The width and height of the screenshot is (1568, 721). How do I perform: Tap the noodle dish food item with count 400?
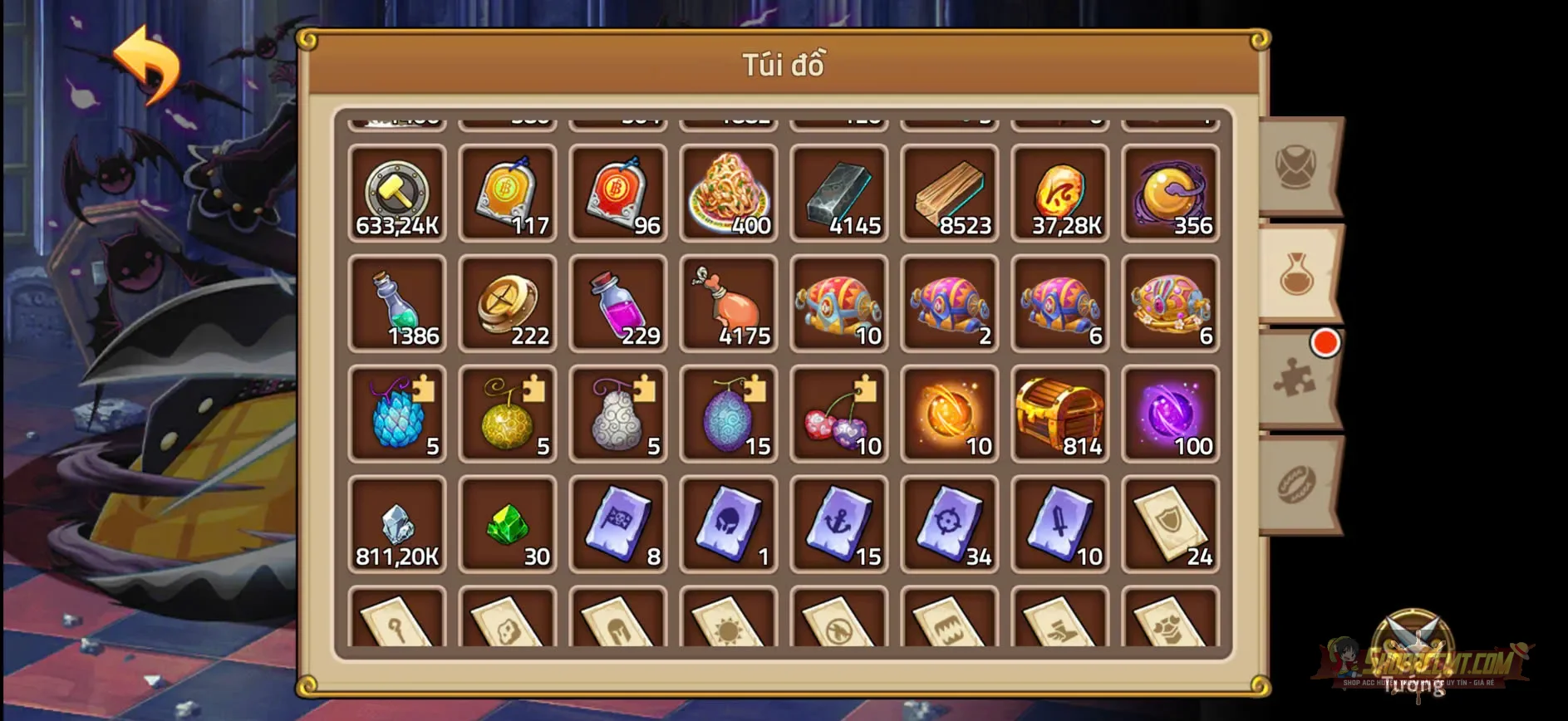(x=729, y=193)
